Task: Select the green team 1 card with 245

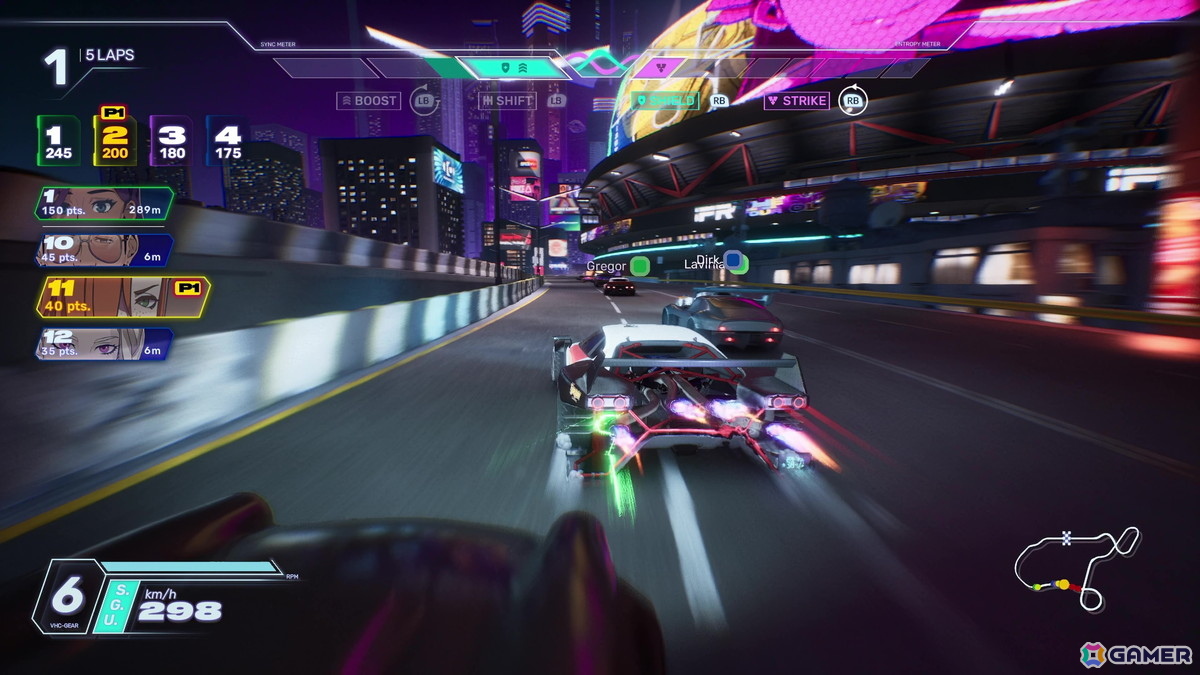Action: click(x=58, y=141)
